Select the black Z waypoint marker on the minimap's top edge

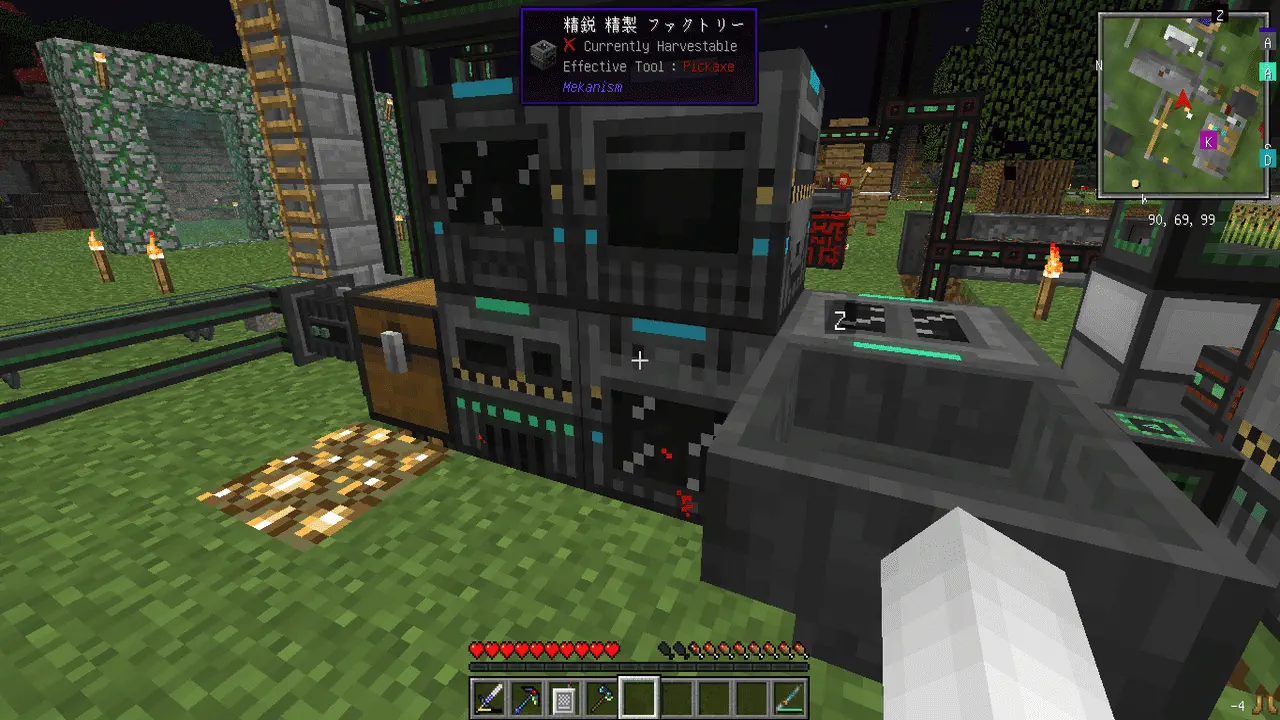[x=1219, y=15]
